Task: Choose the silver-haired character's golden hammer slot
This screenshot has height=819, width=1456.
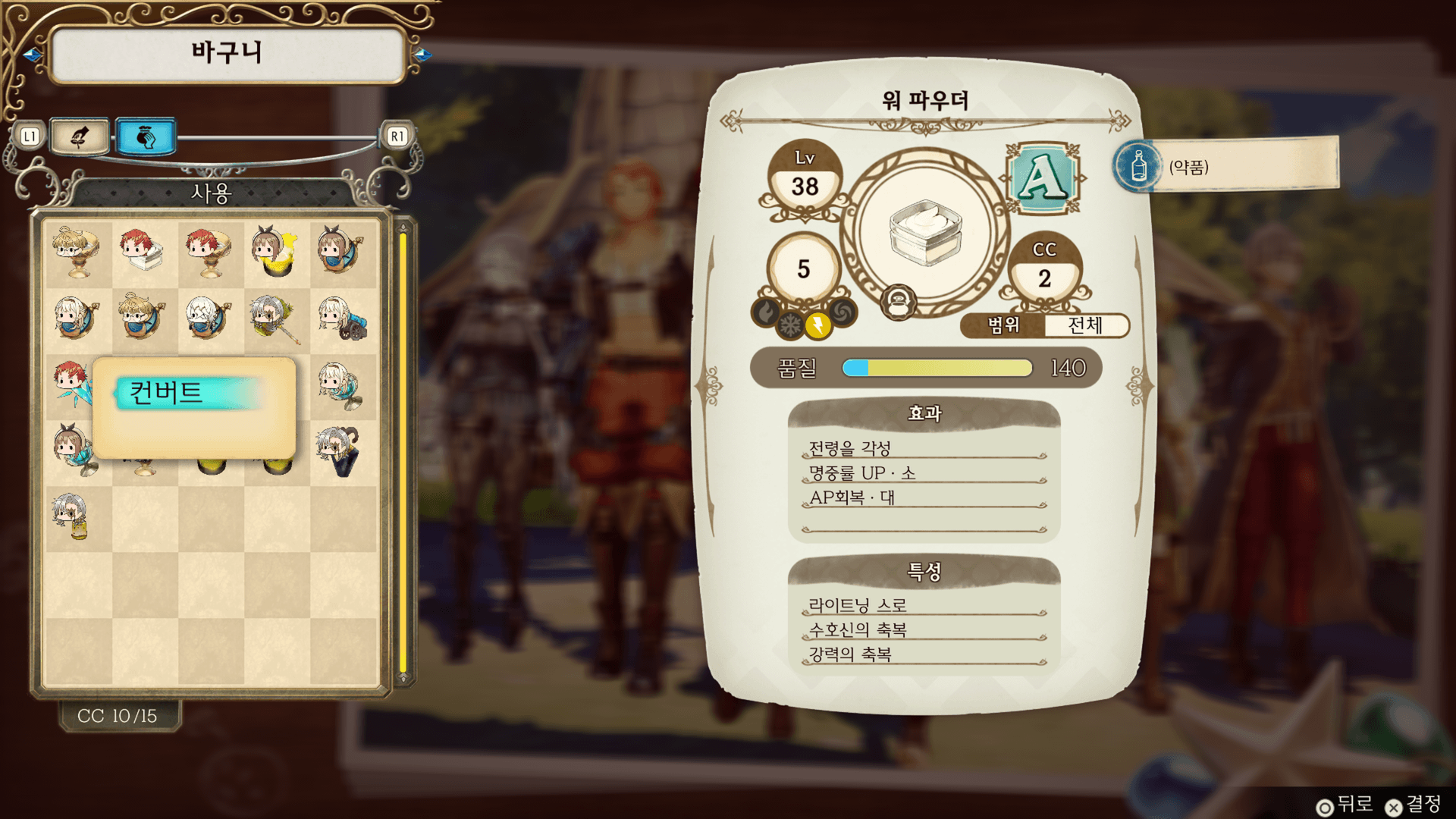Action: tap(277, 318)
